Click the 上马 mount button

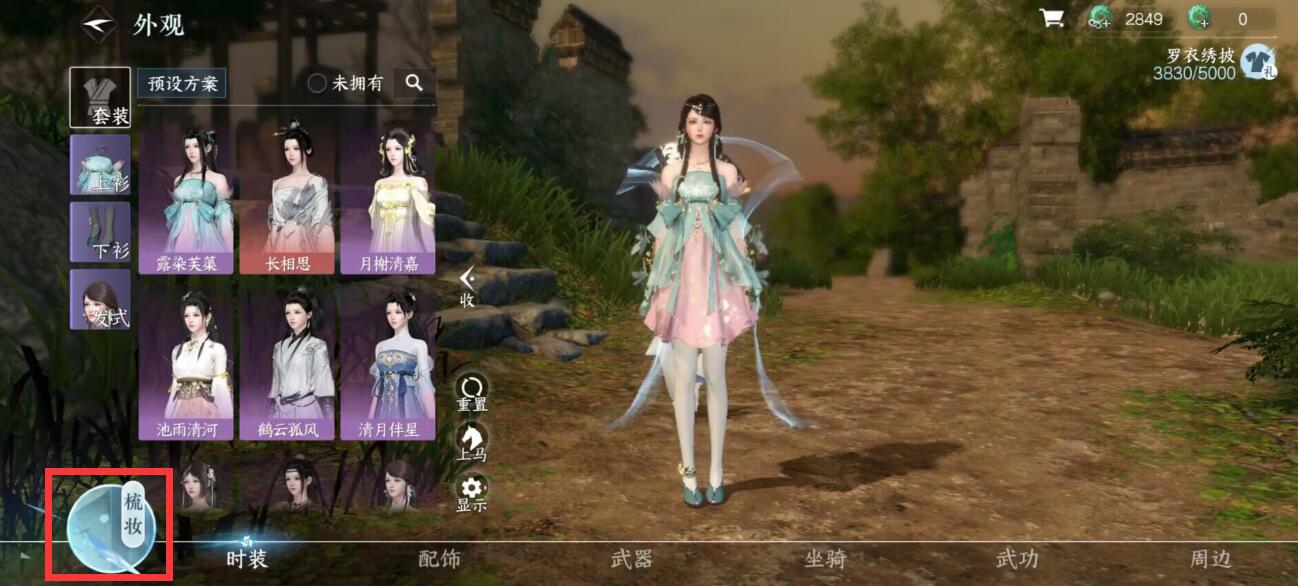[472, 441]
